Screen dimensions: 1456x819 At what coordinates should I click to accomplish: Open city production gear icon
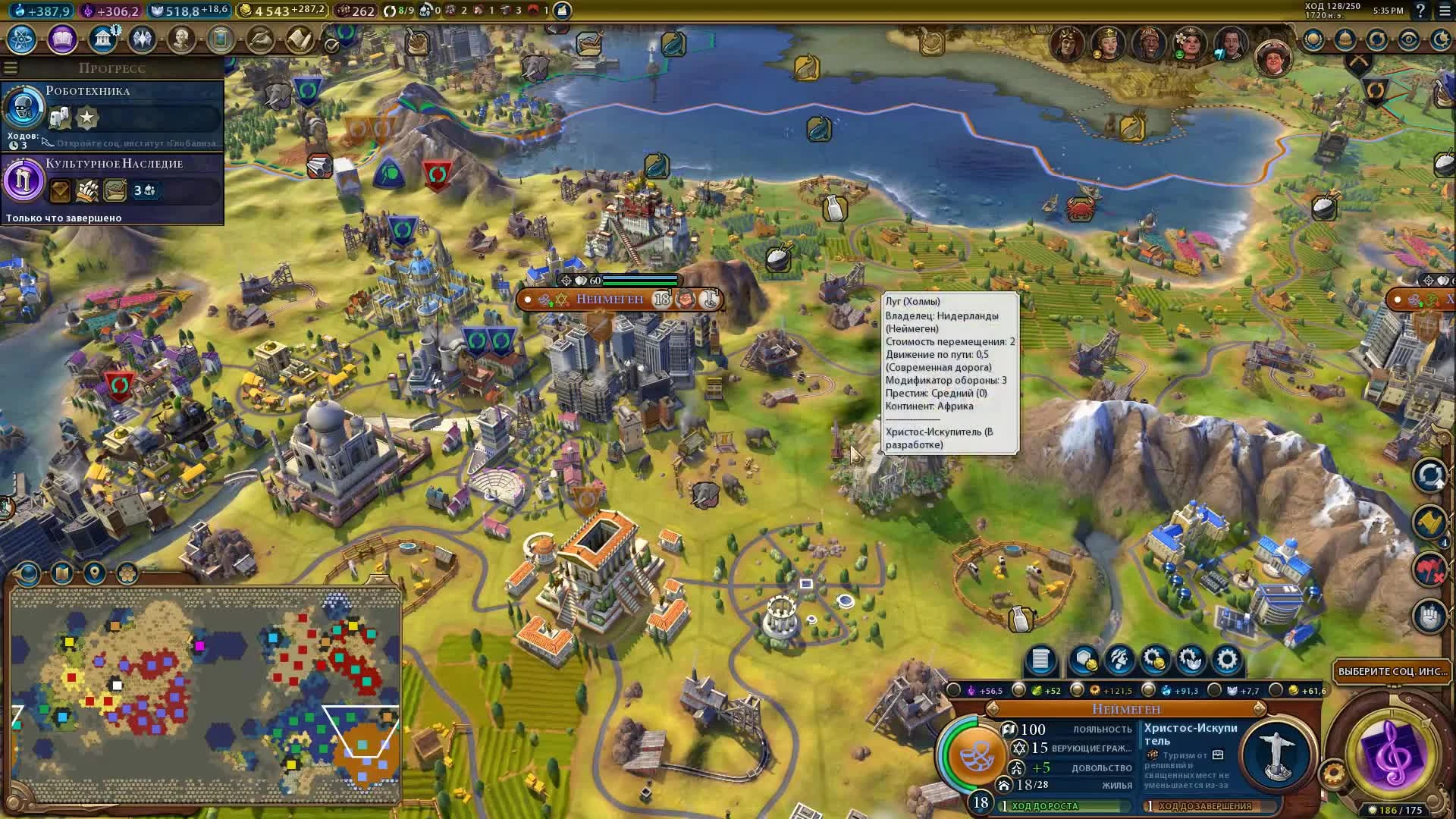(x=1227, y=661)
